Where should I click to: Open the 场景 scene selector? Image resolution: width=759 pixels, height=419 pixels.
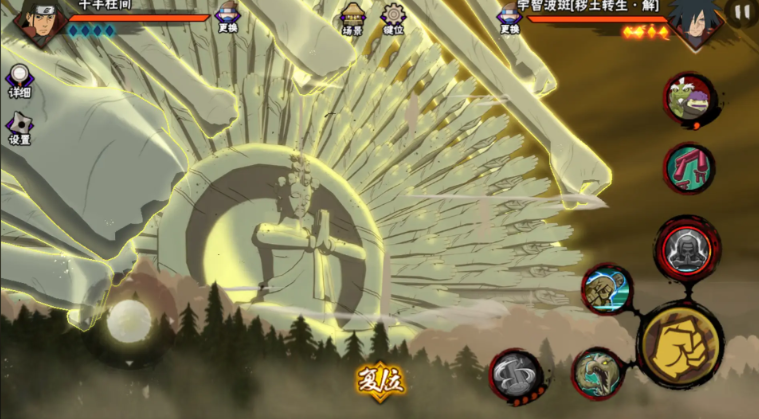(x=352, y=17)
